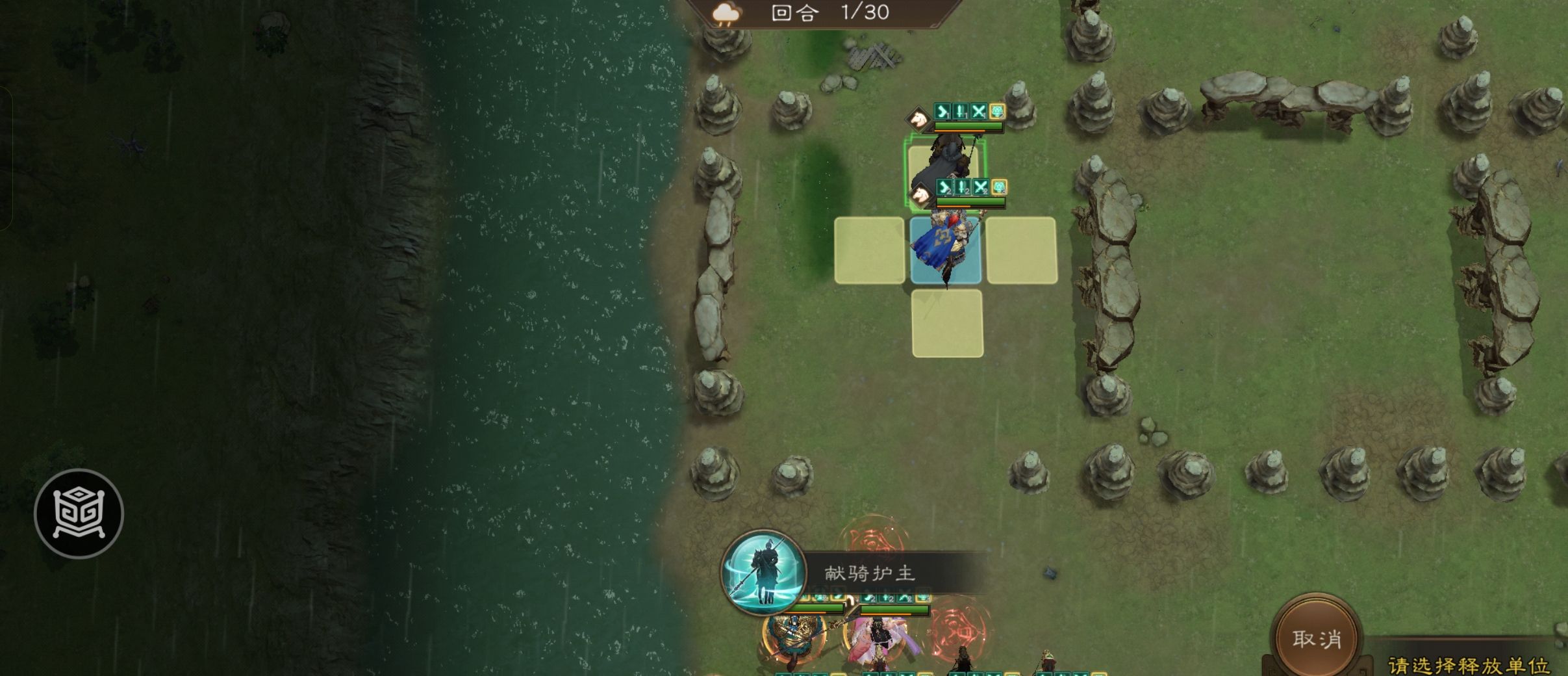Cancel the skill with the 取消 button
The width and height of the screenshot is (1568, 676).
click(x=1317, y=638)
